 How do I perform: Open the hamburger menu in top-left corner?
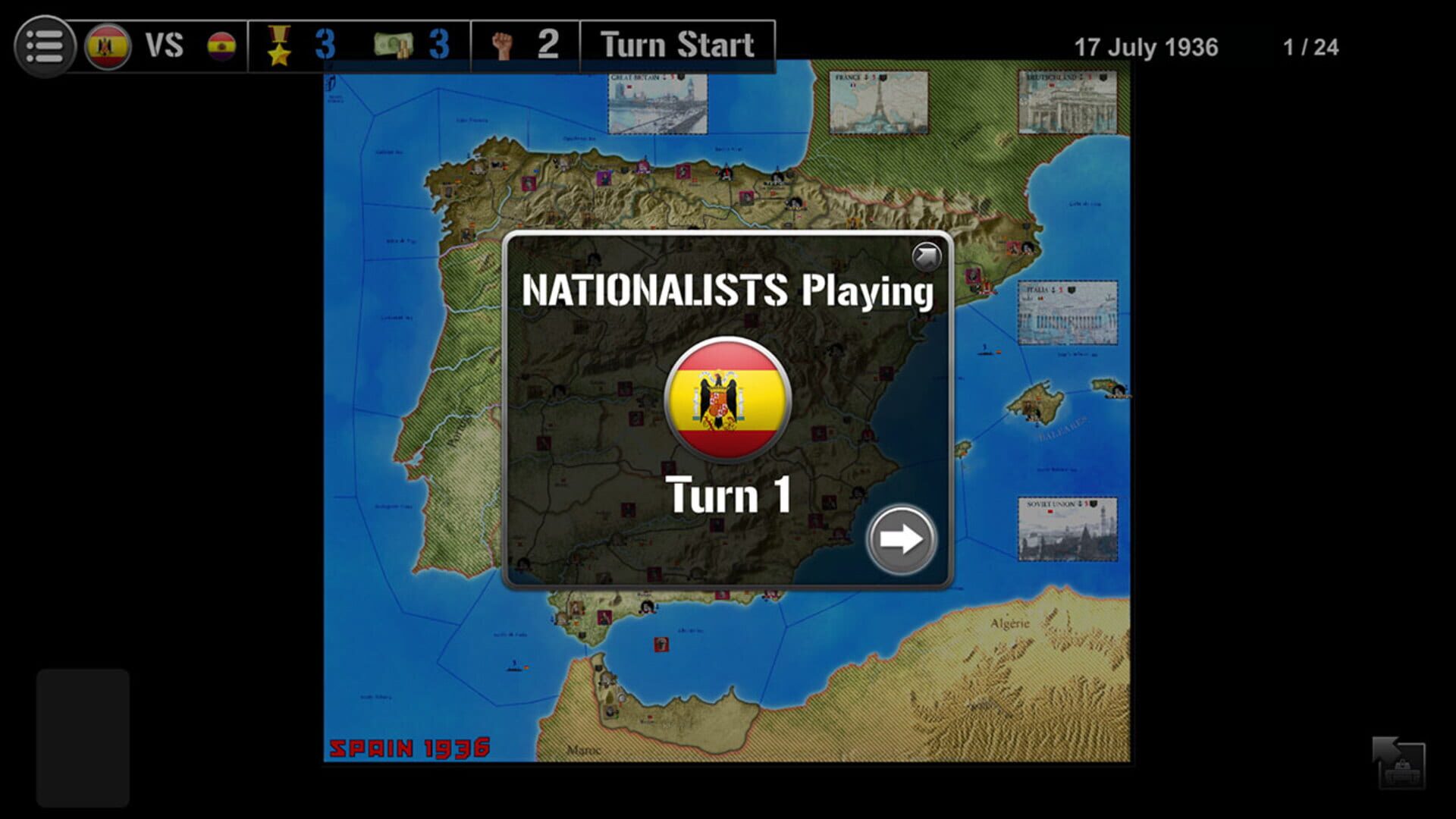43,45
